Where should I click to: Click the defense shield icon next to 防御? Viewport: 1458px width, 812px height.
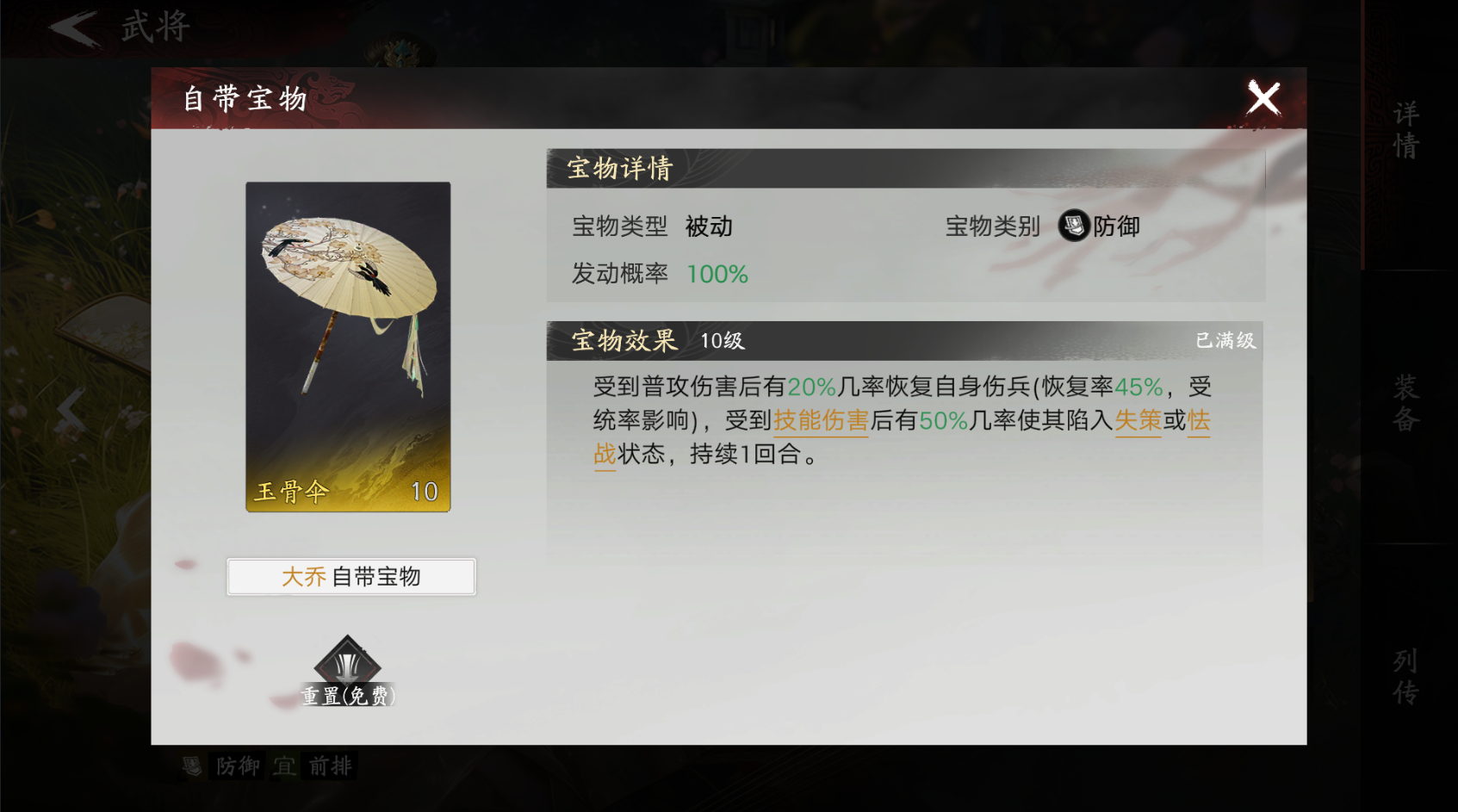1071,226
